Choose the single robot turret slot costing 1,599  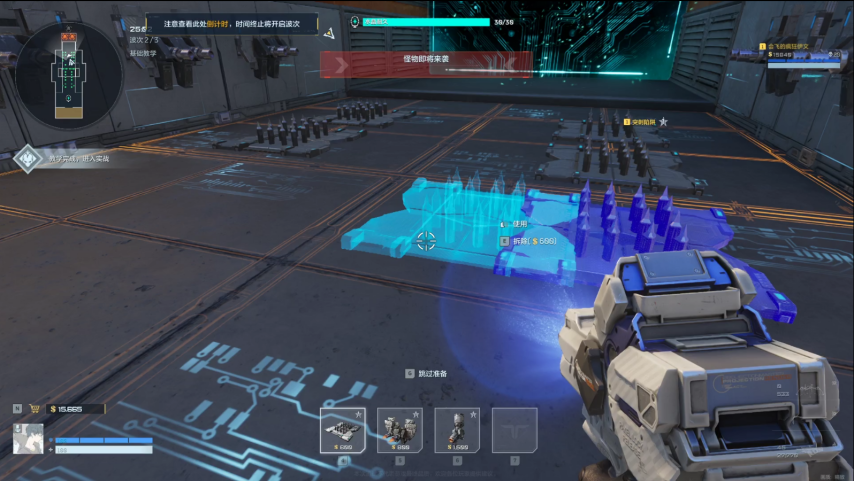(x=456, y=430)
